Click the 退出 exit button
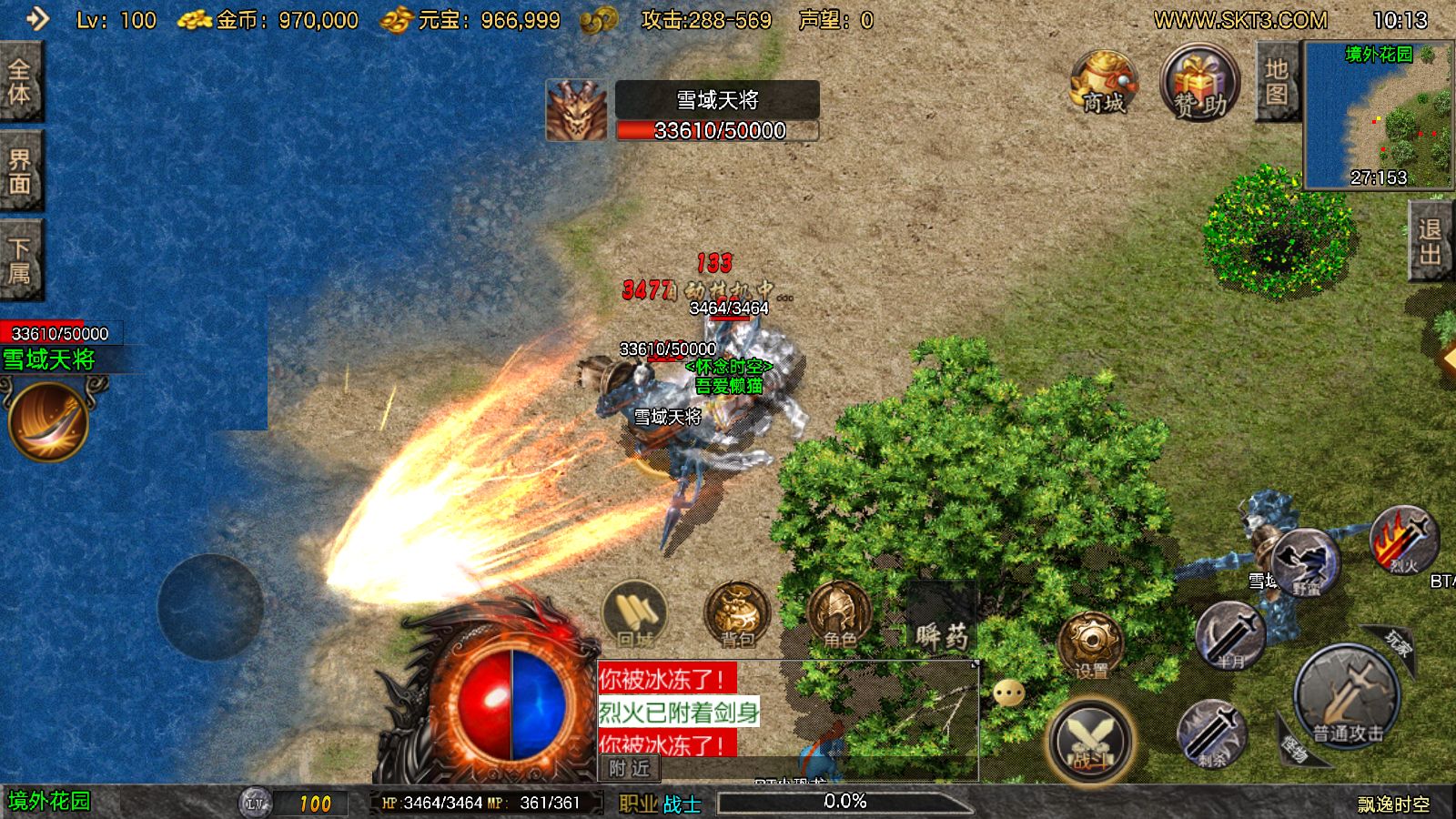The width and height of the screenshot is (1456, 819). (1431, 240)
